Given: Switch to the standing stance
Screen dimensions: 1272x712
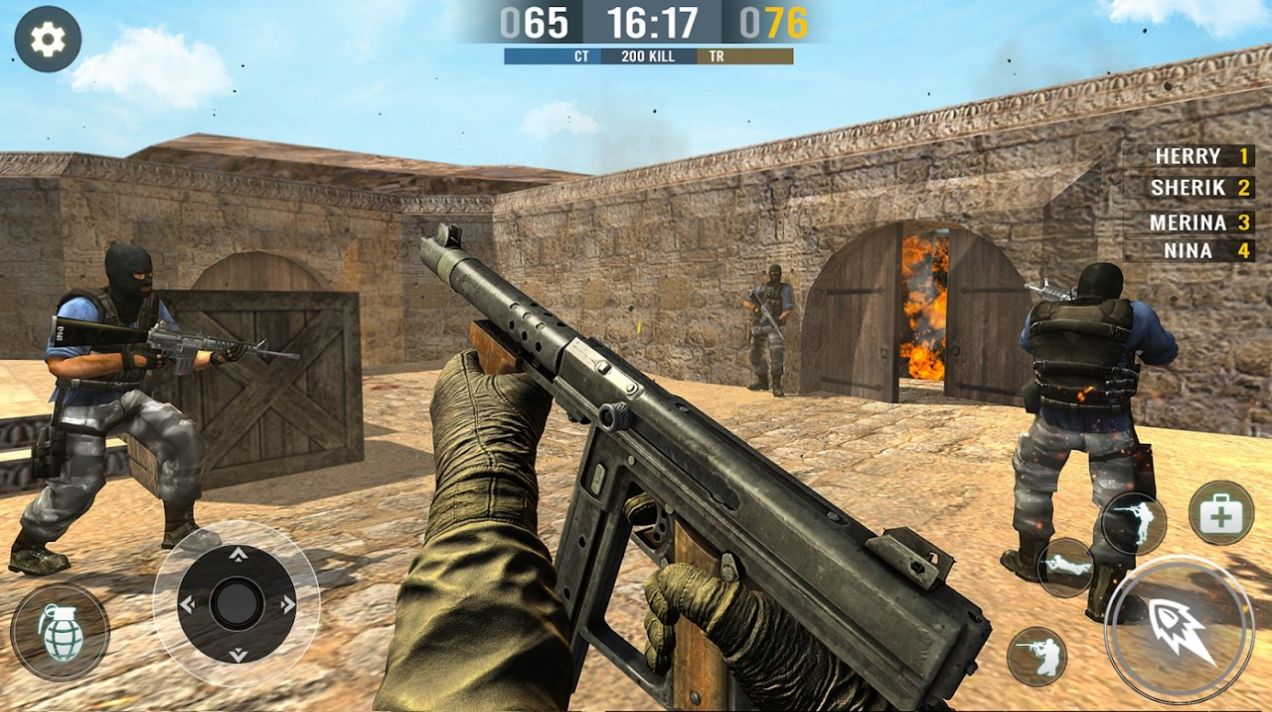Looking at the screenshot, I should click(1133, 523).
